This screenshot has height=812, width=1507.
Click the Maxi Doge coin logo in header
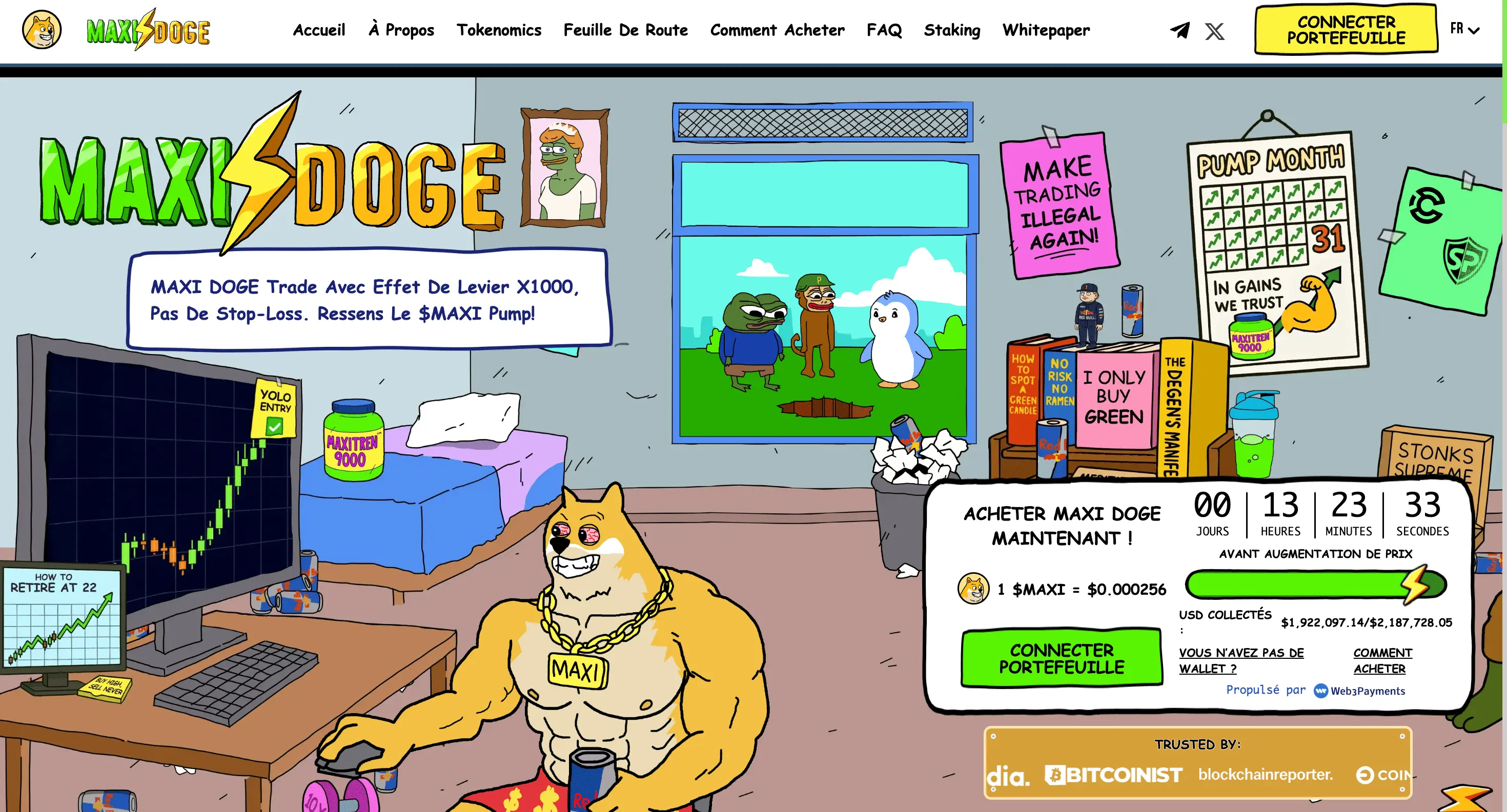tap(42, 29)
